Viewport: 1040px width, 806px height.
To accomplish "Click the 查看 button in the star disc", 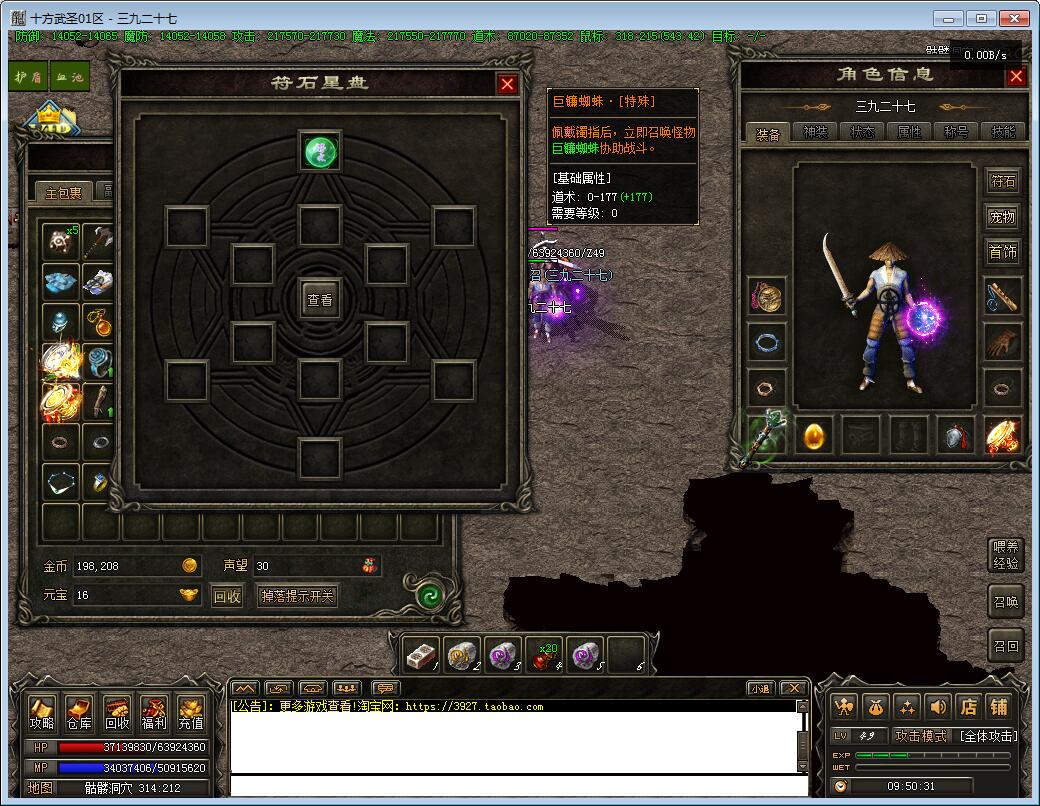I will [320, 299].
